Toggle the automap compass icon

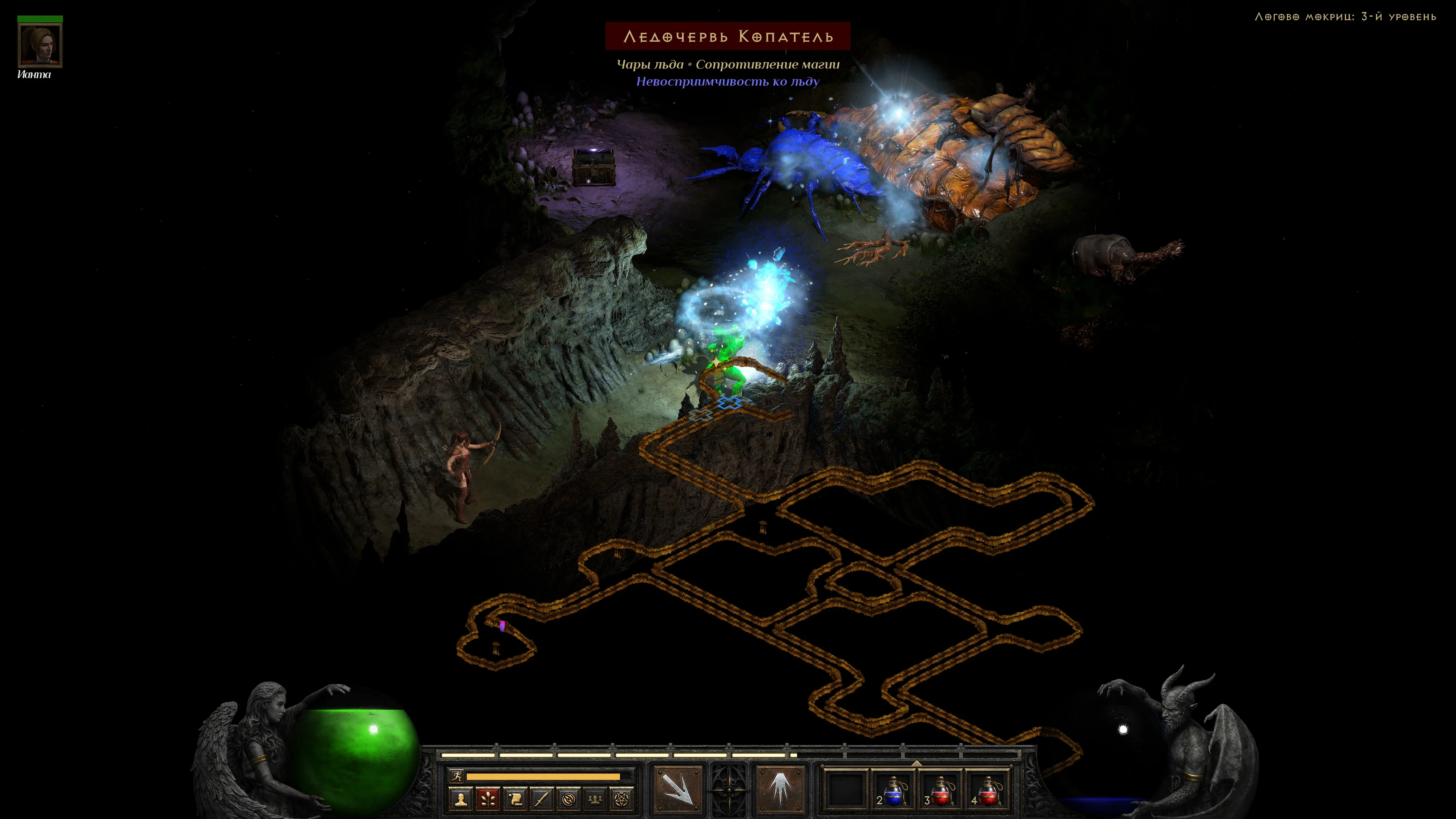click(568, 799)
